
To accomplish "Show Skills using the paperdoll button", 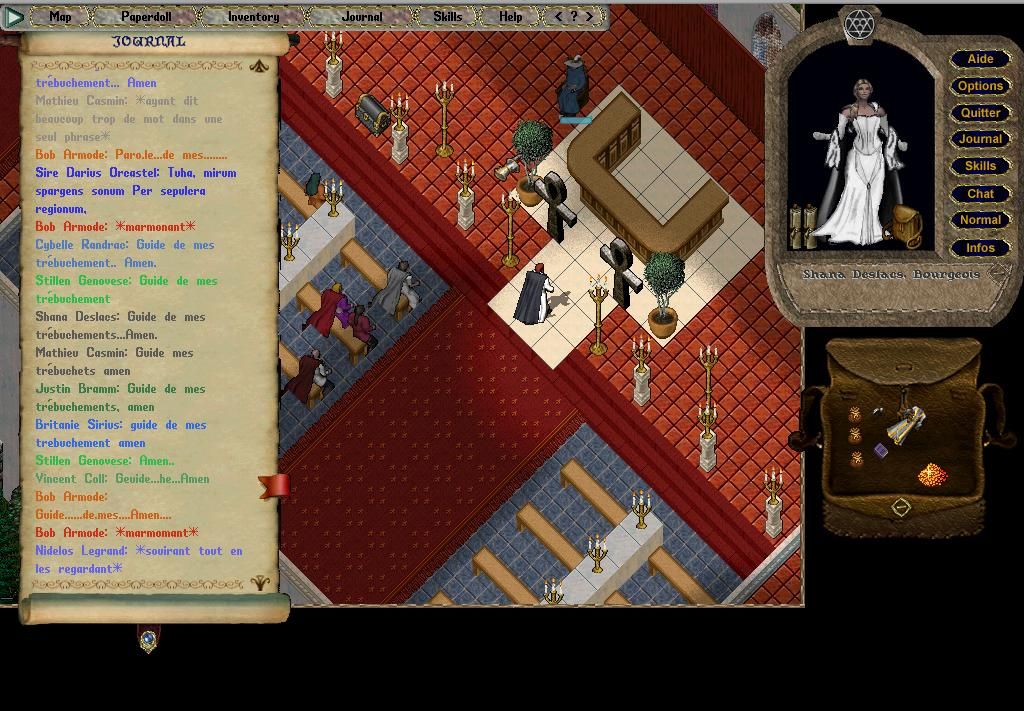I will pyautogui.click(x=980, y=166).
